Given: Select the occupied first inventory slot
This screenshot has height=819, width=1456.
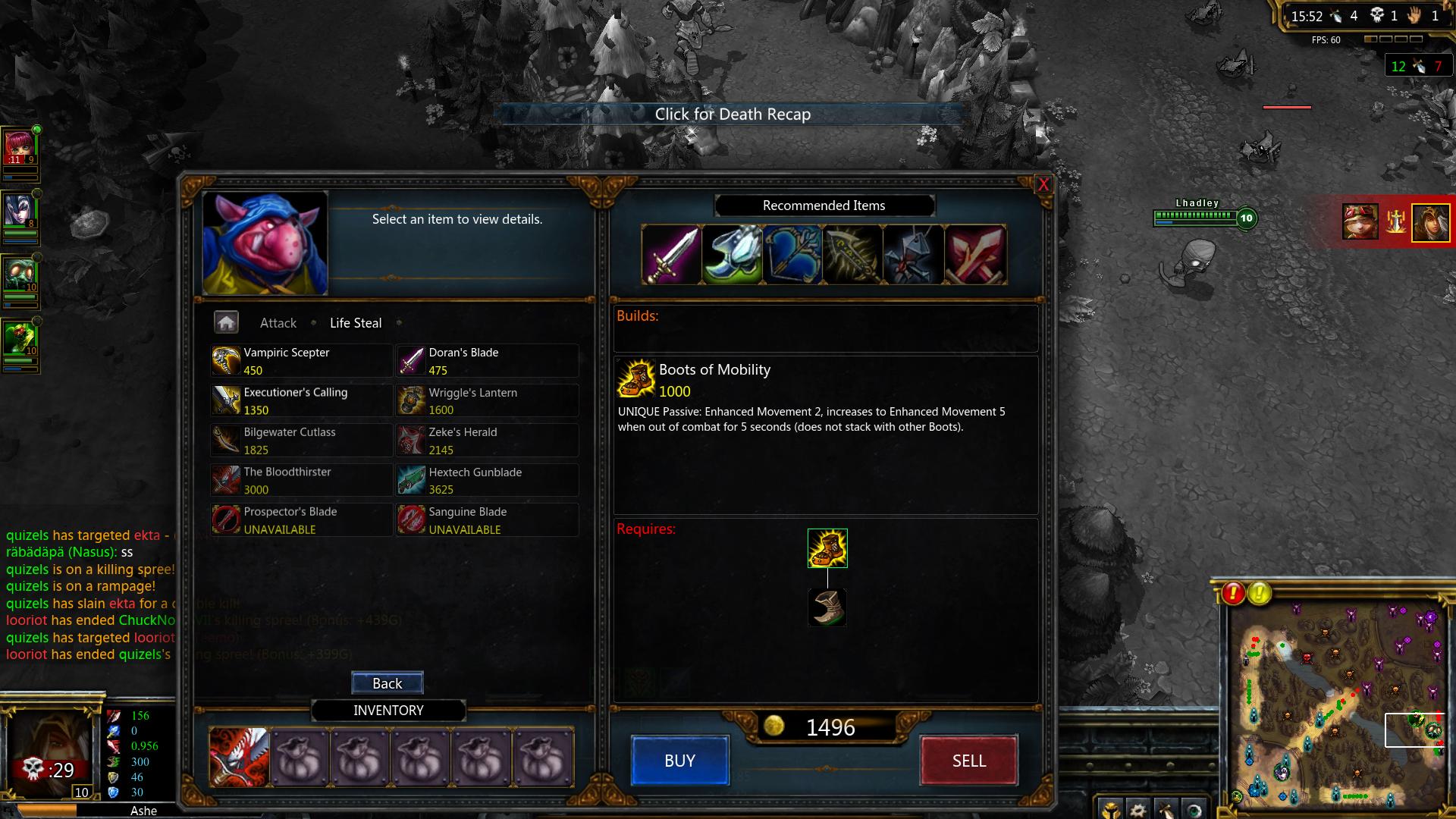Looking at the screenshot, I should 239,757.
